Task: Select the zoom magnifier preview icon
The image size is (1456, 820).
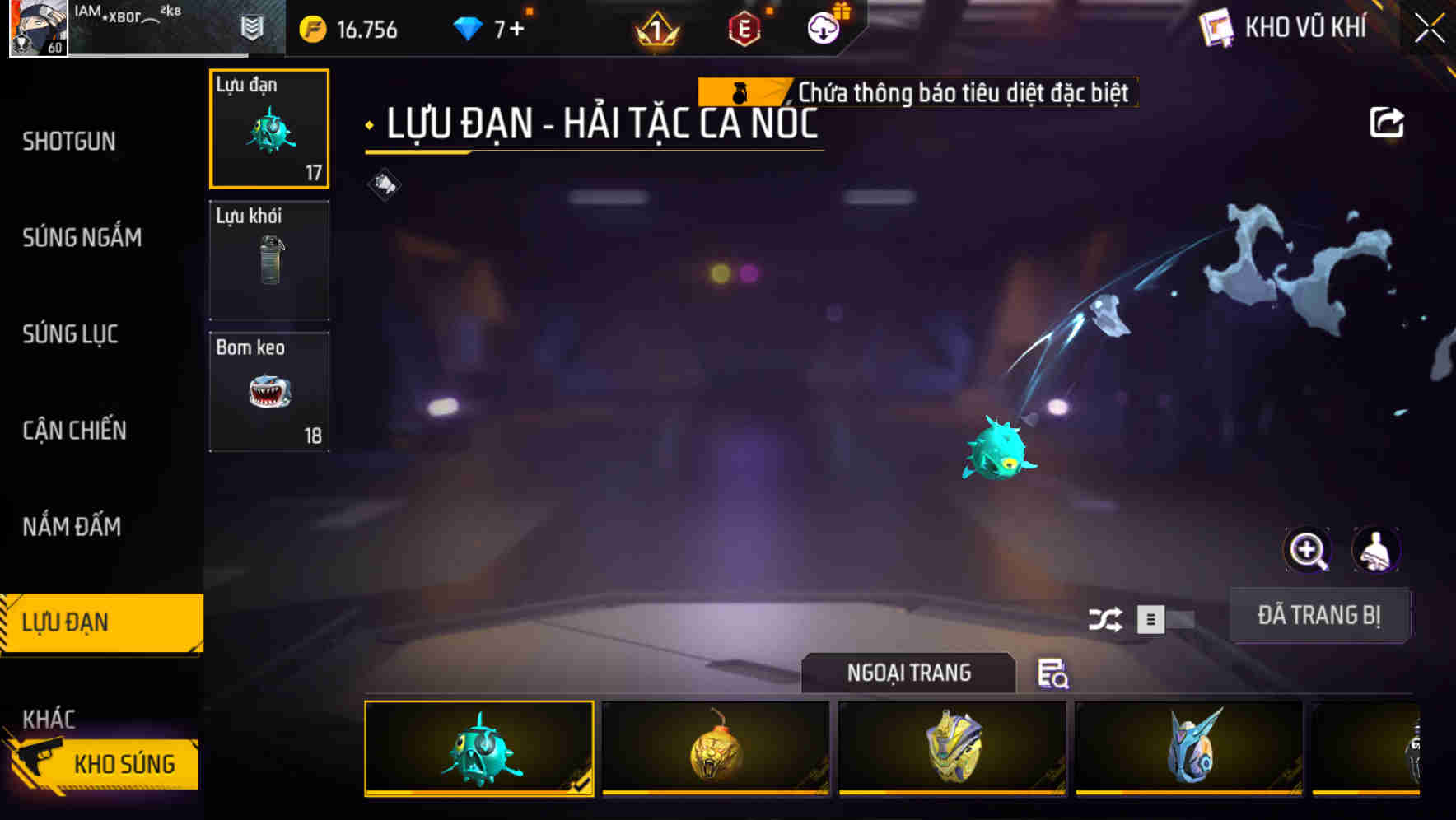Action: click(1308, 550)
